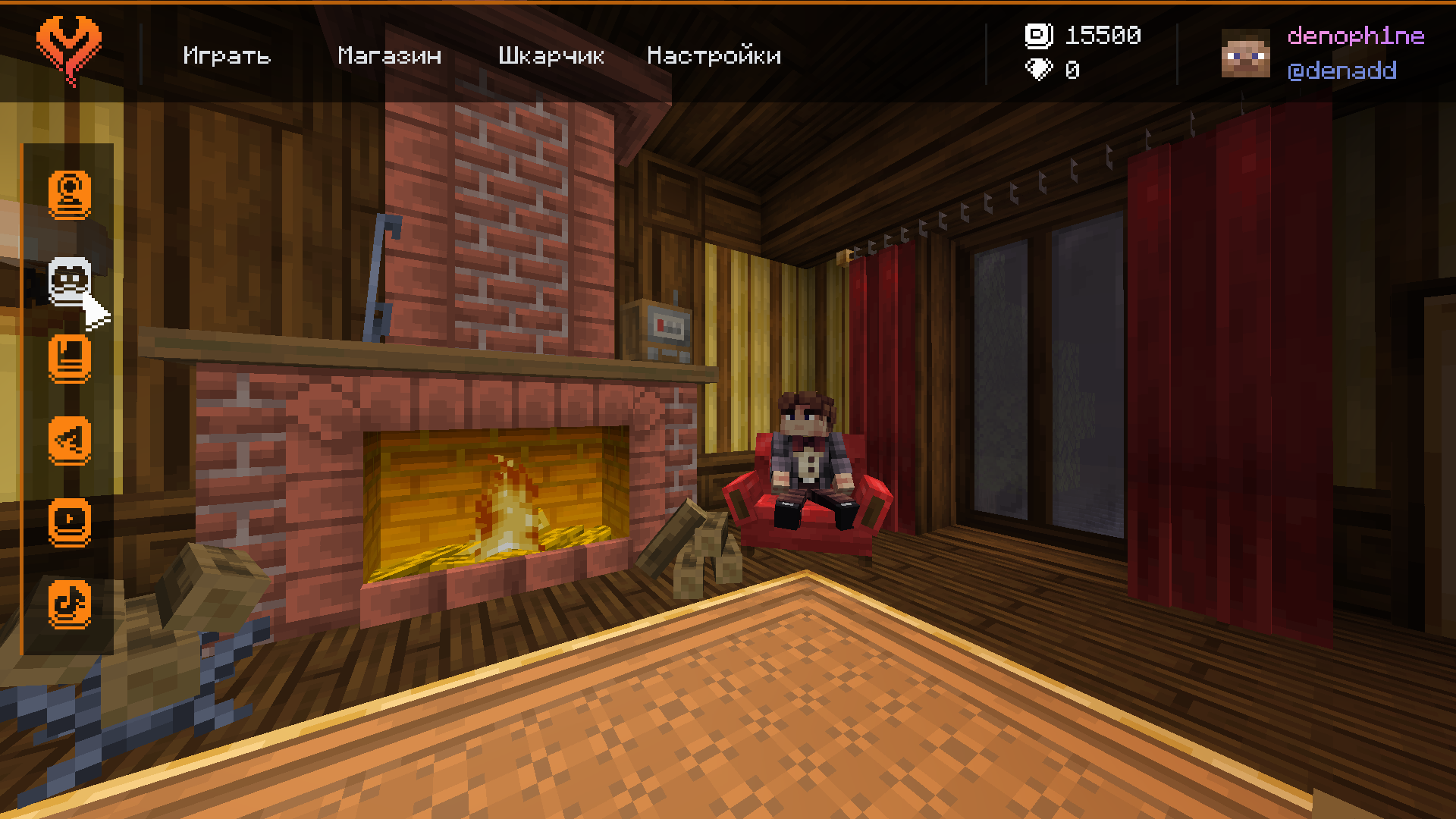Screen dimensions: 1456x819
Task: Open the Шкарчик menu entry
Action: pos(551,55)
